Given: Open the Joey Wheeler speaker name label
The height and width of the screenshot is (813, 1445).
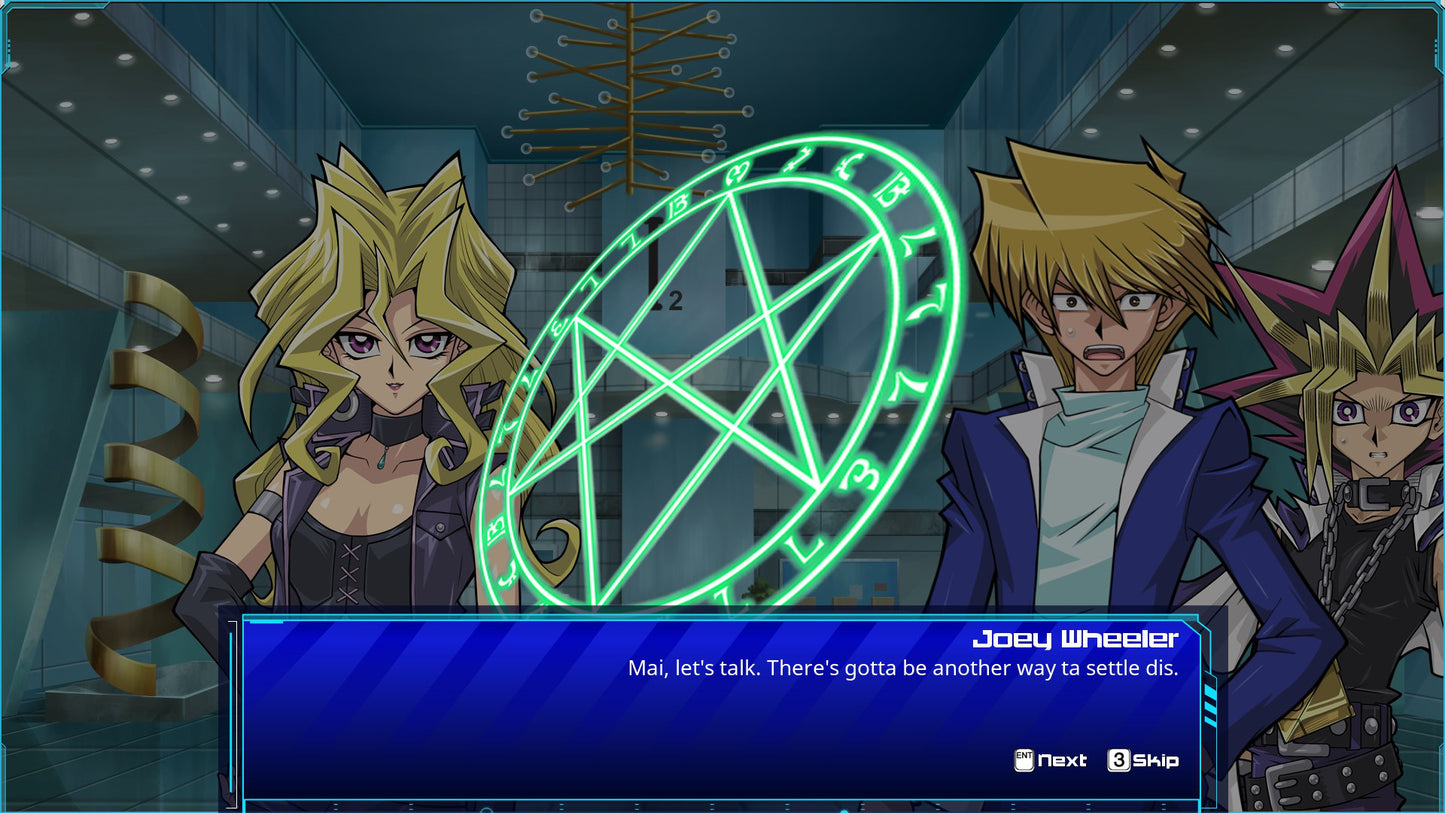Looking at the screenshot, I should click(1075, 637).
